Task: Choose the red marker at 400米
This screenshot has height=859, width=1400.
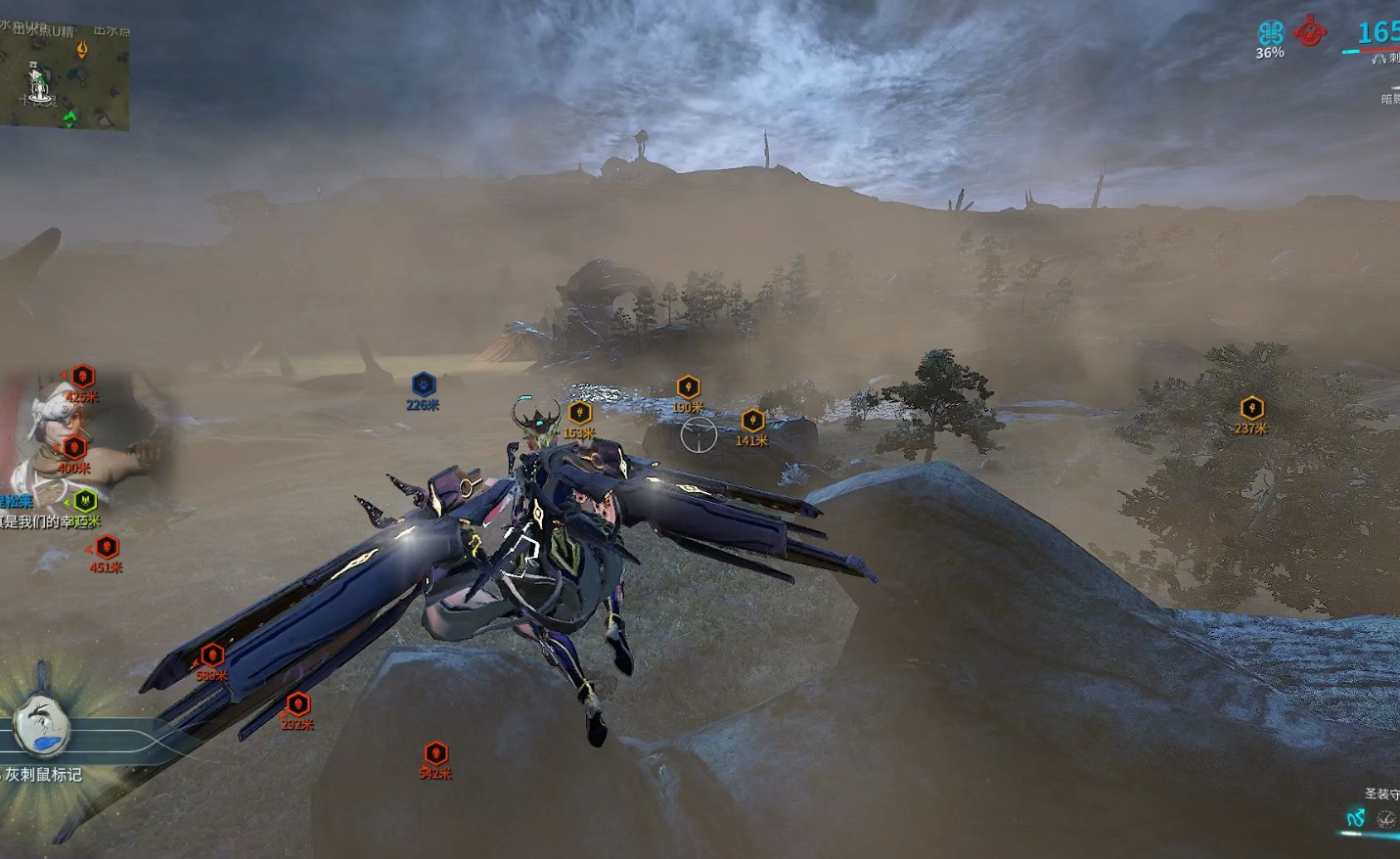Action: click(73, 448)
